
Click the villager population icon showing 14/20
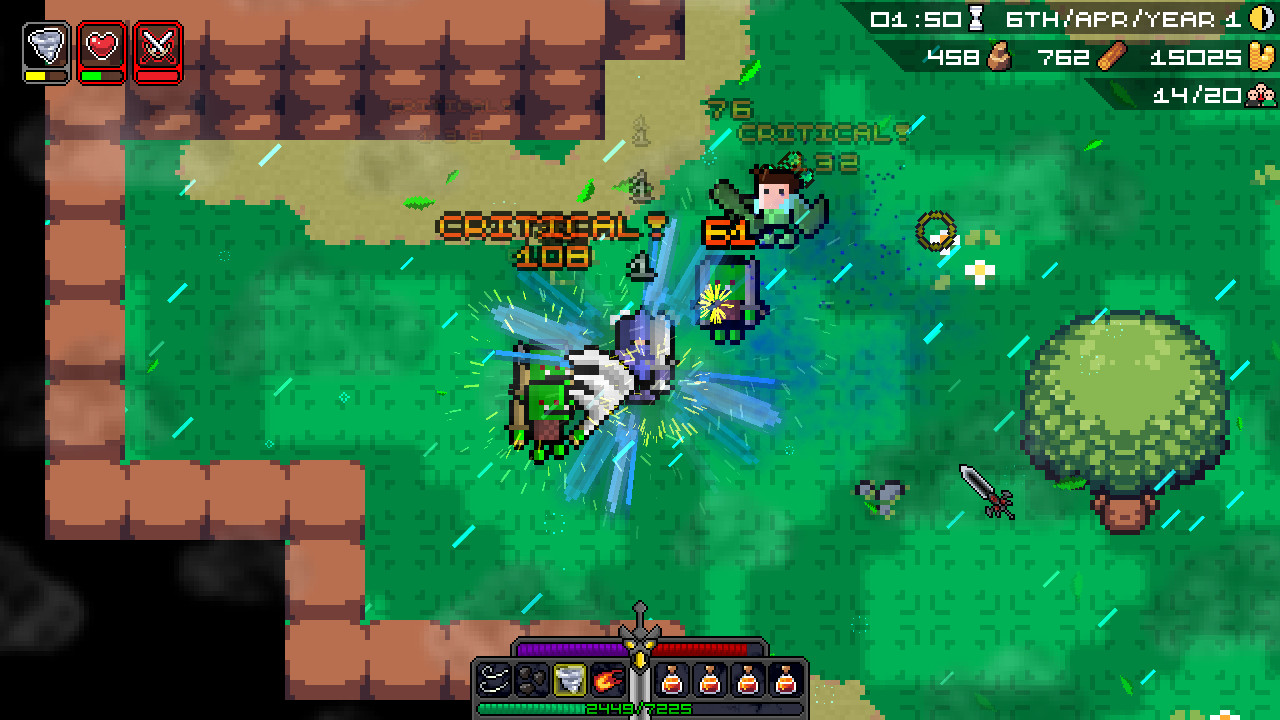click(x=1262, y=95)
